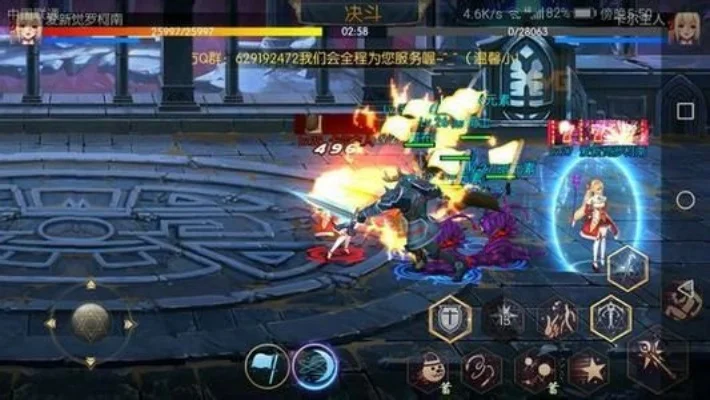710x400 pixels.
Task: Trigger the gold-bordered sword sigil skill
Action: [610, 319]
